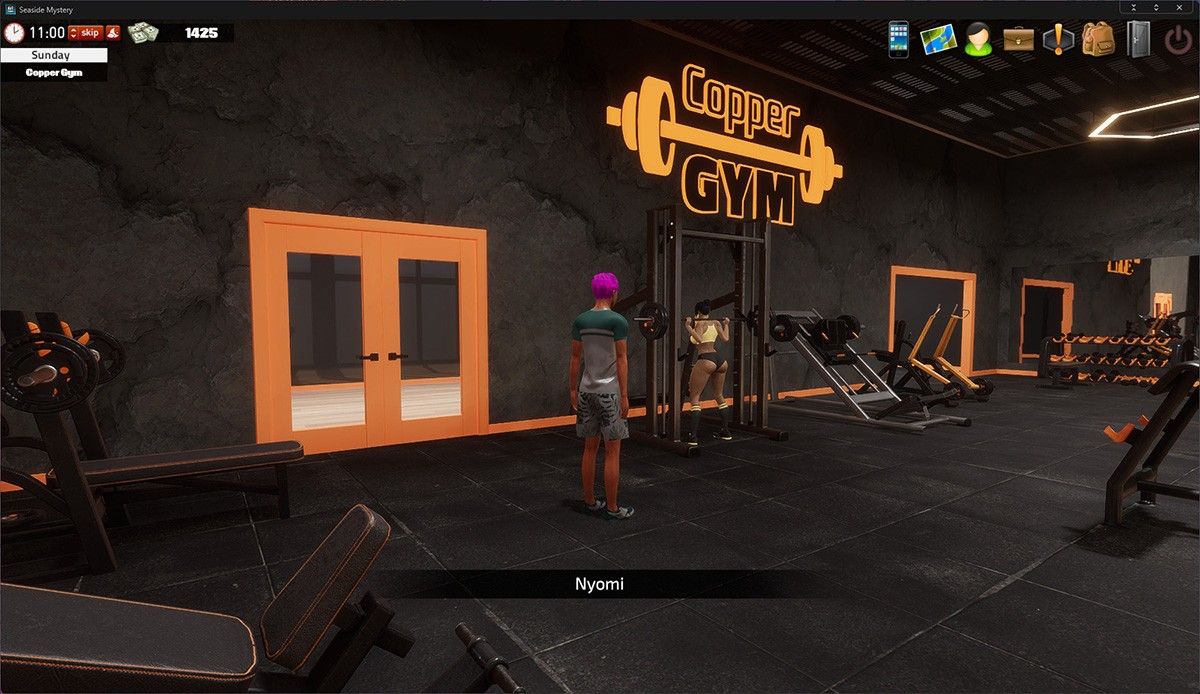Image resolution: width=1200 pixels, height=694 pixels.
Task: Leave through the gray door icon
Action: (1139, 40)
